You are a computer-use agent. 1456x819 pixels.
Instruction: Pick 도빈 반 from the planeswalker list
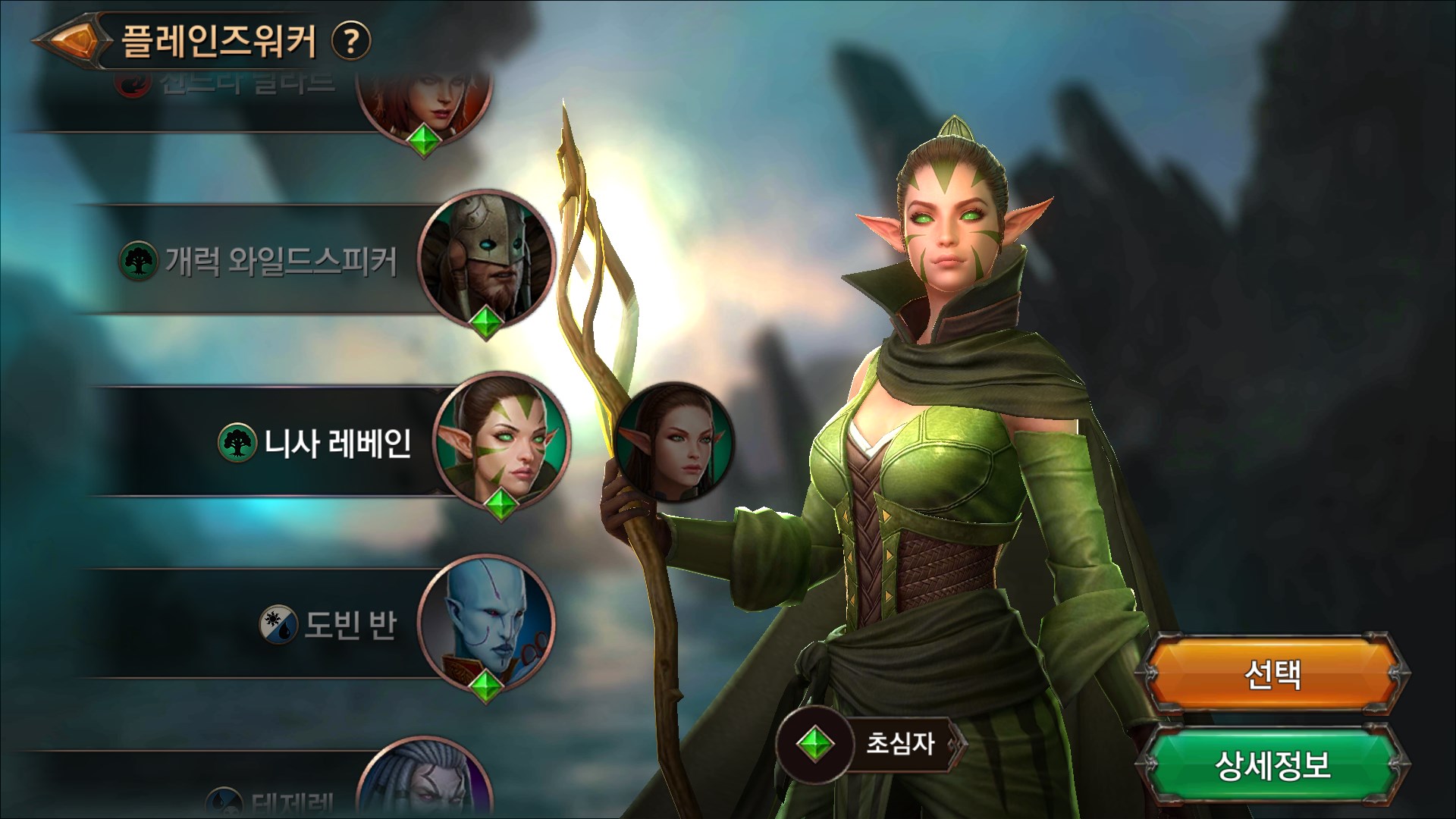350,626
